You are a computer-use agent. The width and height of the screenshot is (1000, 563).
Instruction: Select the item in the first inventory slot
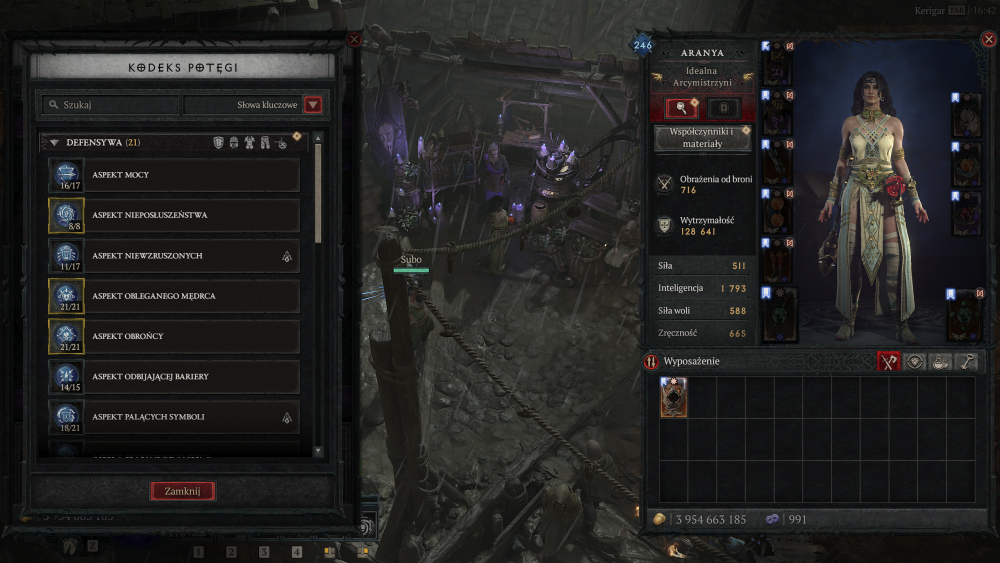(x=673, y=397)
